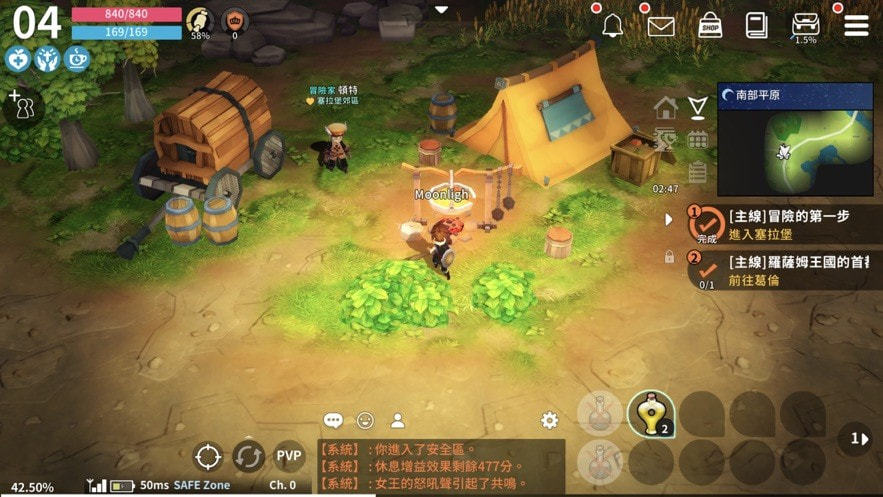Click the house home icon
This screenshot has height=497, width=883.
tap(665, 107)
